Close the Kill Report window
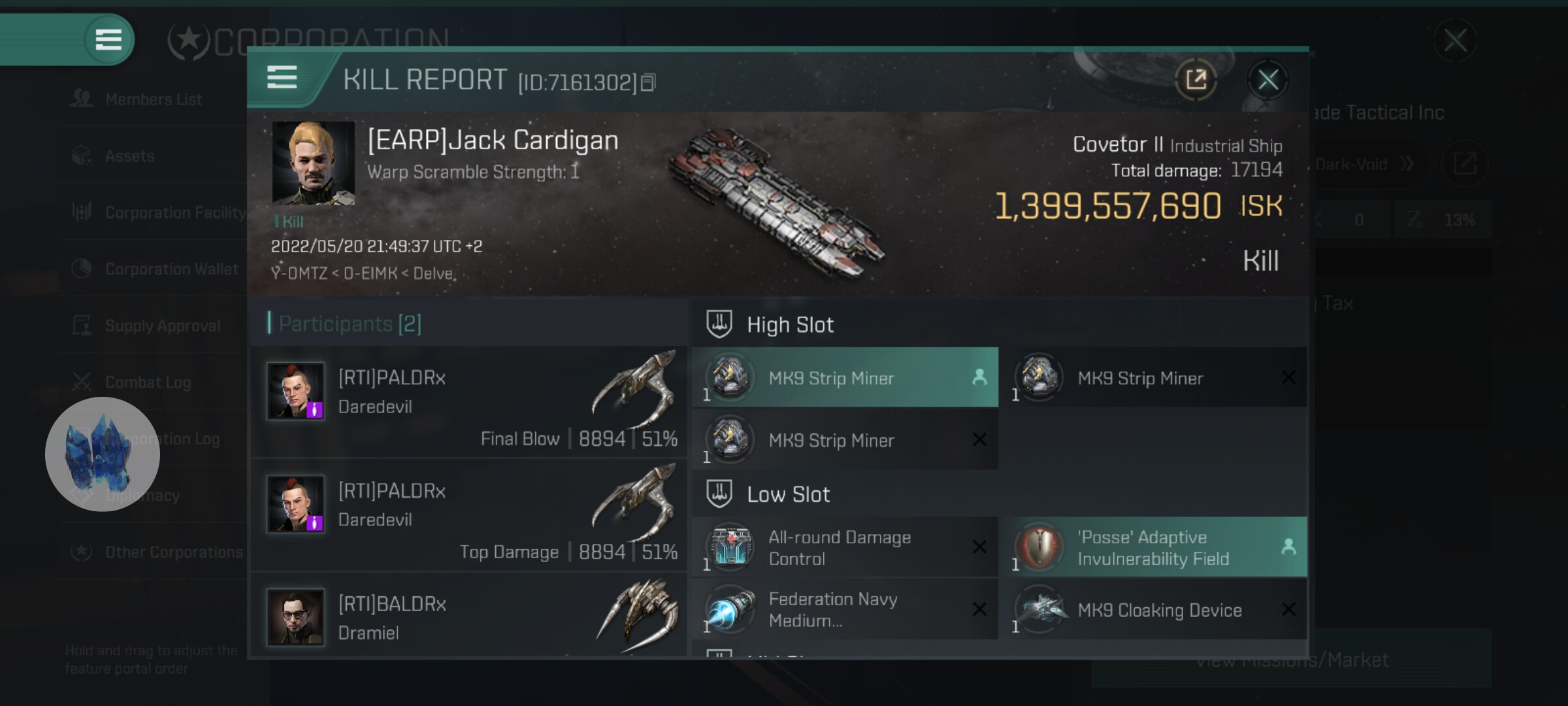This screenshot has width=1568, height=706. [1268, 80]
